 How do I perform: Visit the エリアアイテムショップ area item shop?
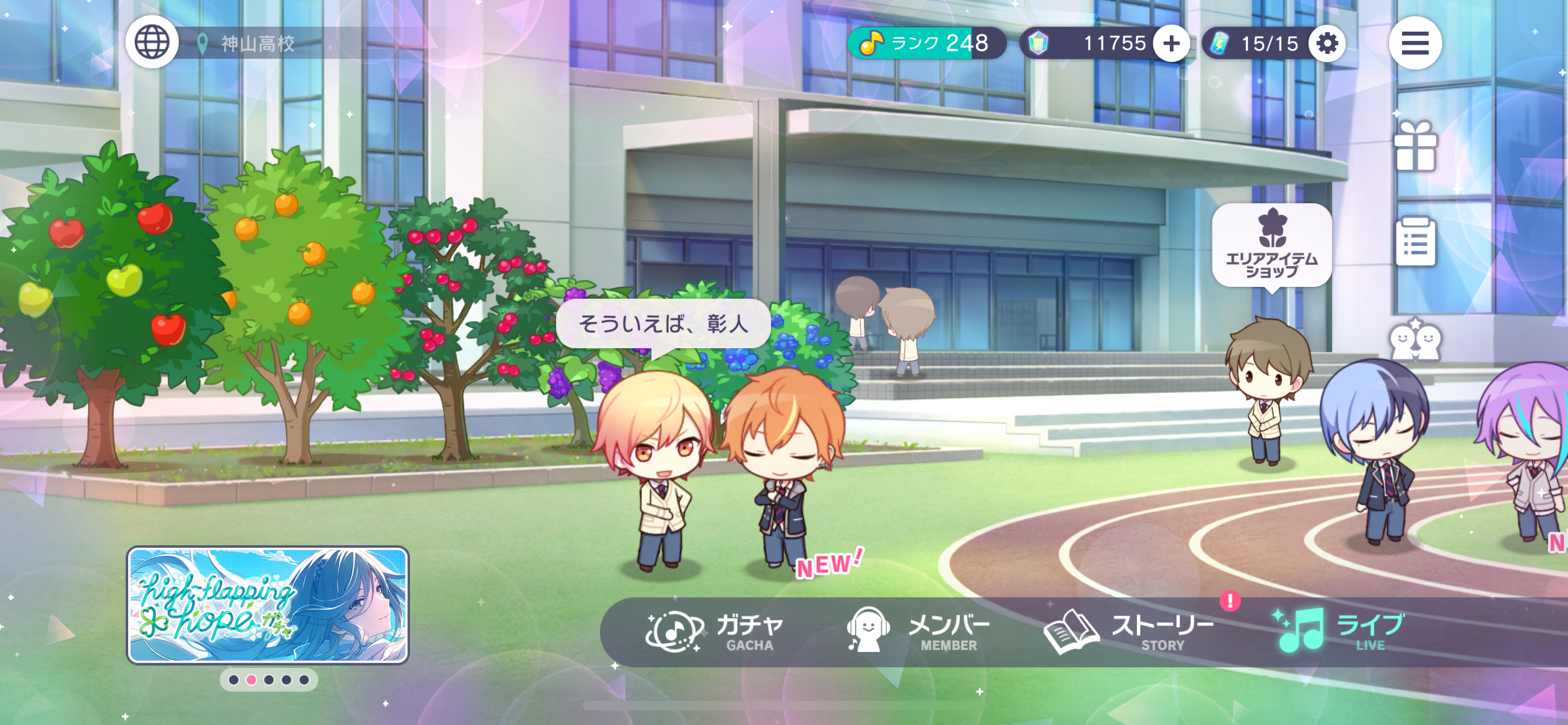[1272, 245]
